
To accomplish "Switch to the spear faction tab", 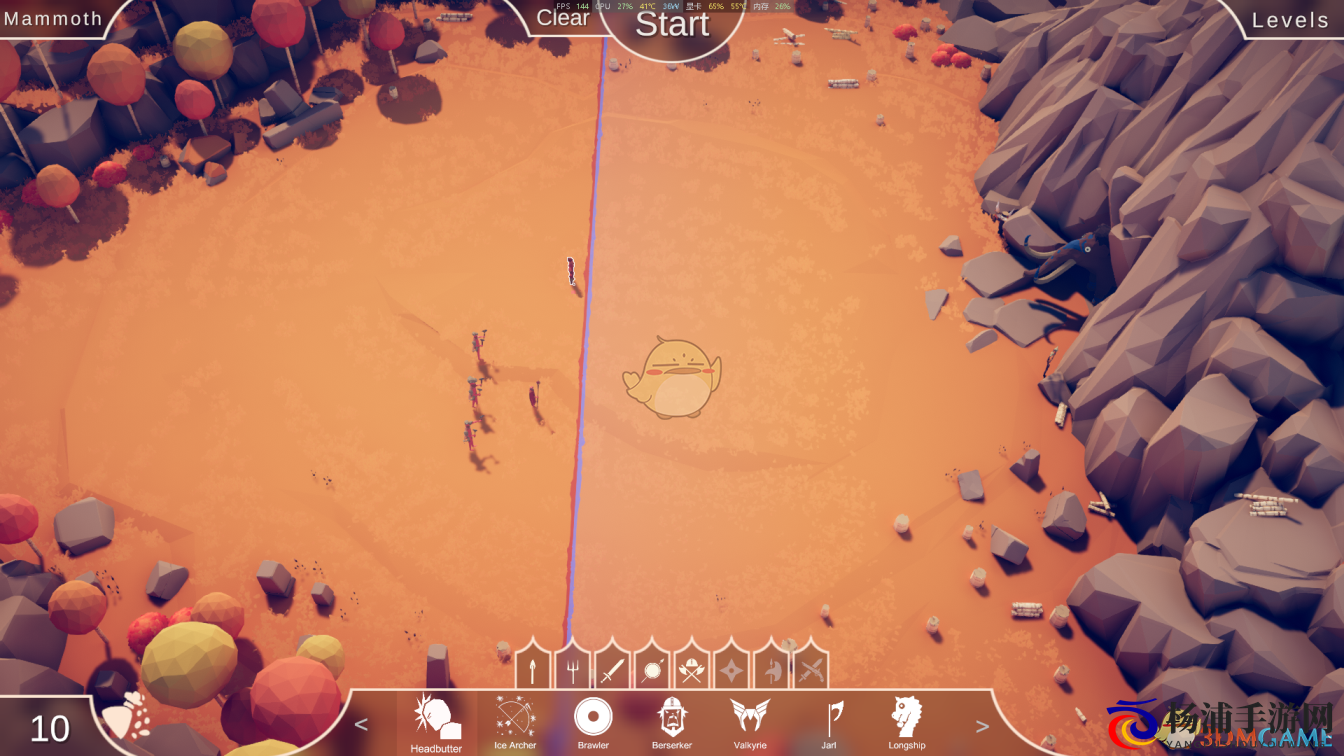I will point(533,668).
